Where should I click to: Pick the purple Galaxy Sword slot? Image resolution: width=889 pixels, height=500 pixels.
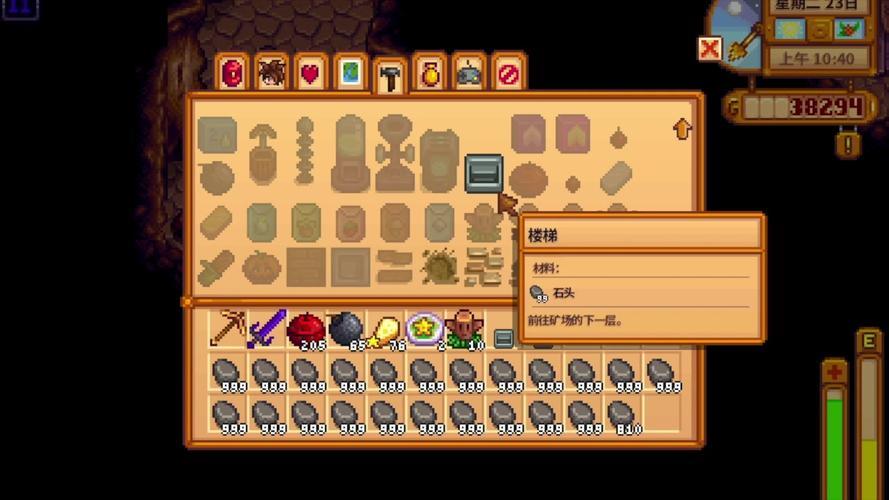click(267, 328)
